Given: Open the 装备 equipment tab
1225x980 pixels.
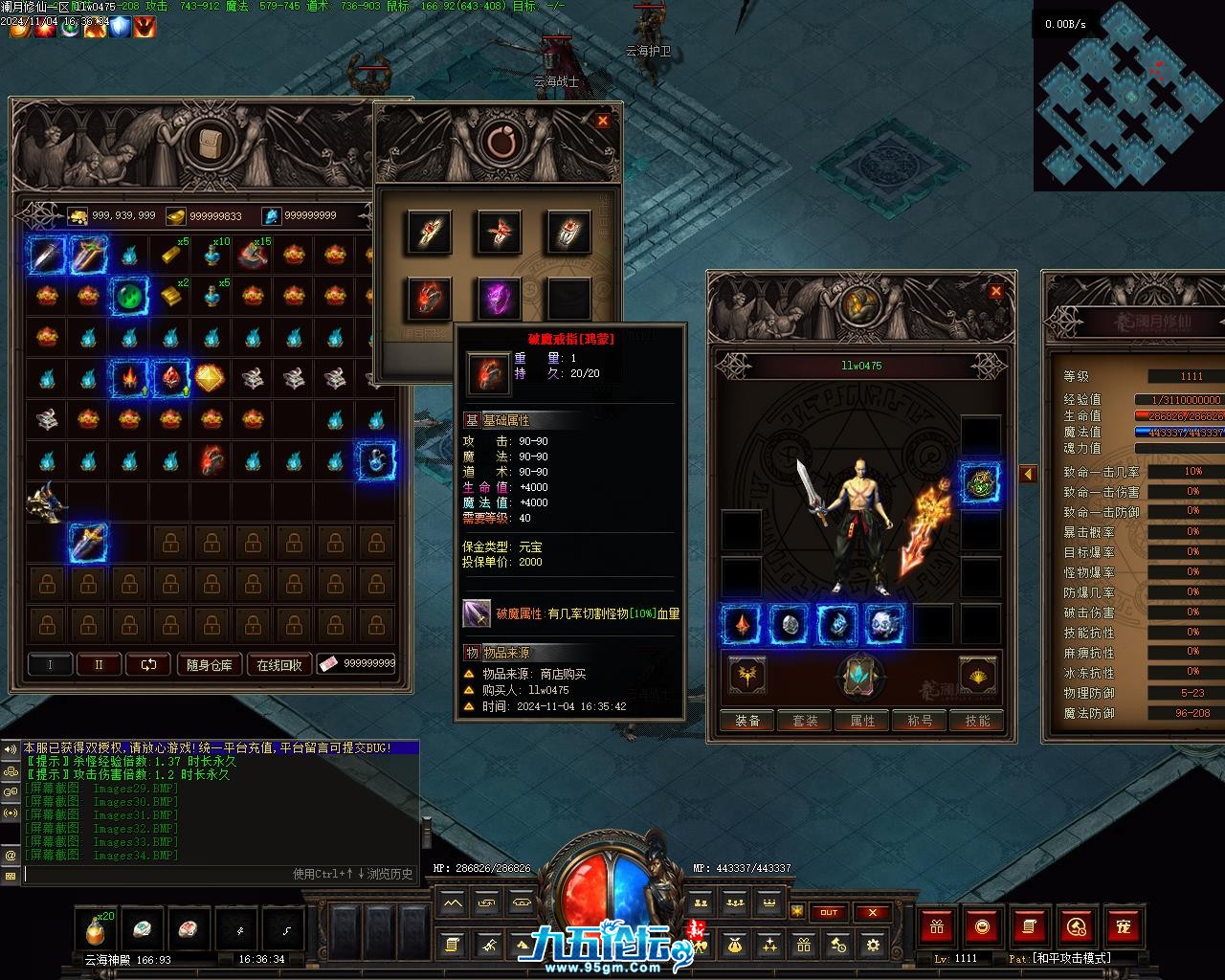Looking at the screenshot, I should click(747, 721).
